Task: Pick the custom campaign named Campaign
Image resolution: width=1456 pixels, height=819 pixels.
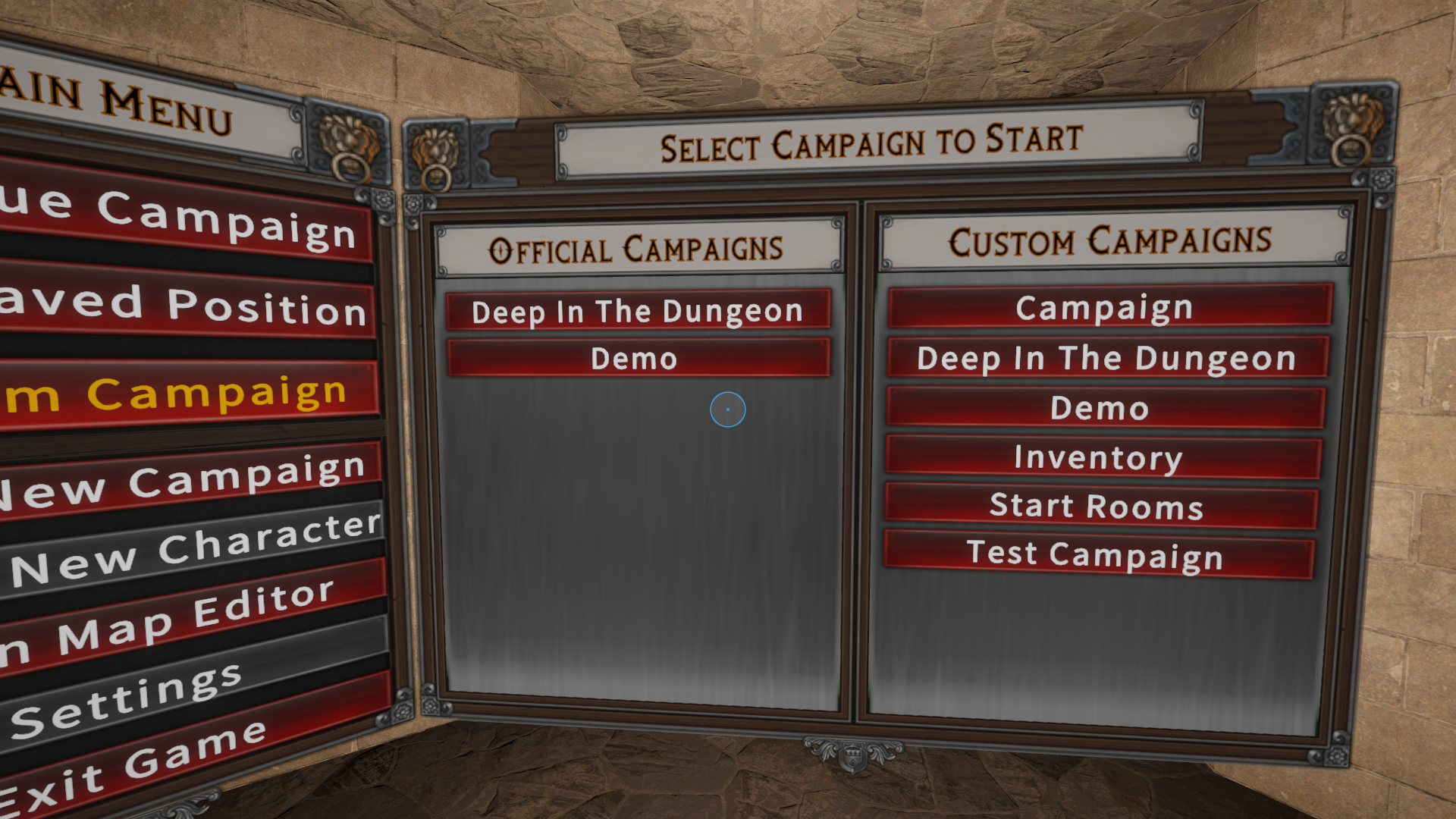Action: pyautogui.click(x=1107, y=308)
